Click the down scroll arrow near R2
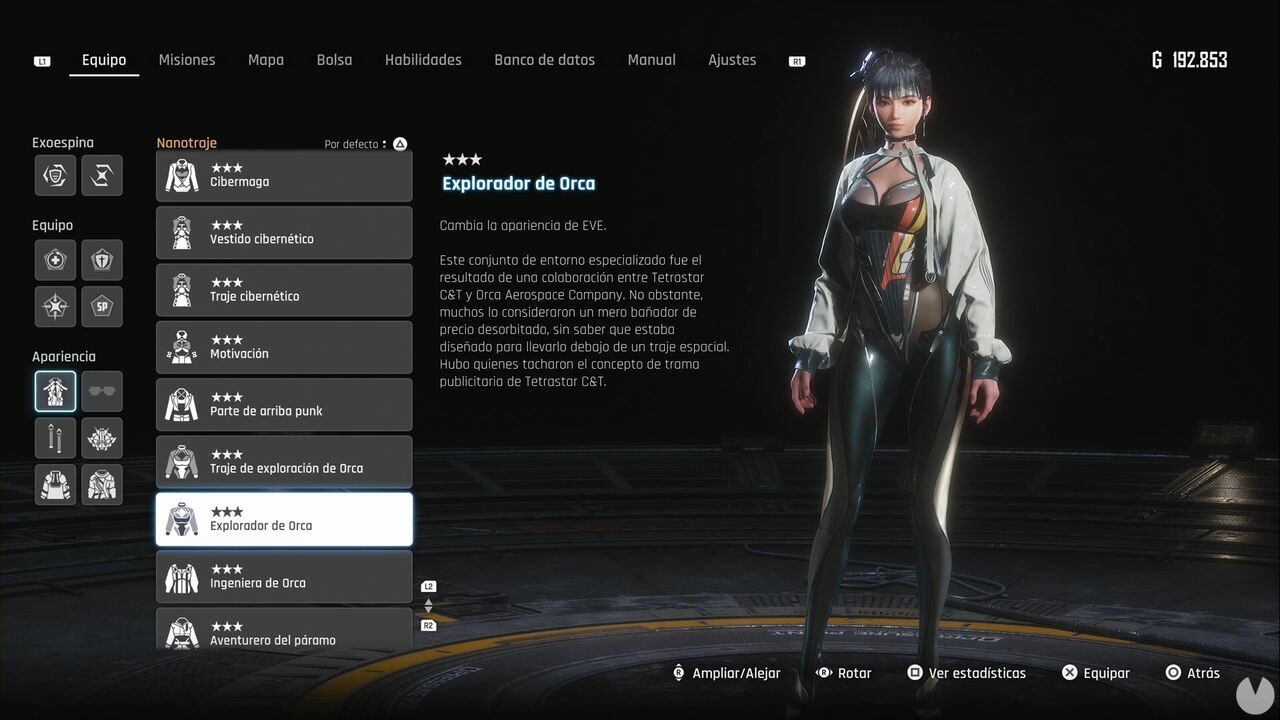 [x=428, y=612]
